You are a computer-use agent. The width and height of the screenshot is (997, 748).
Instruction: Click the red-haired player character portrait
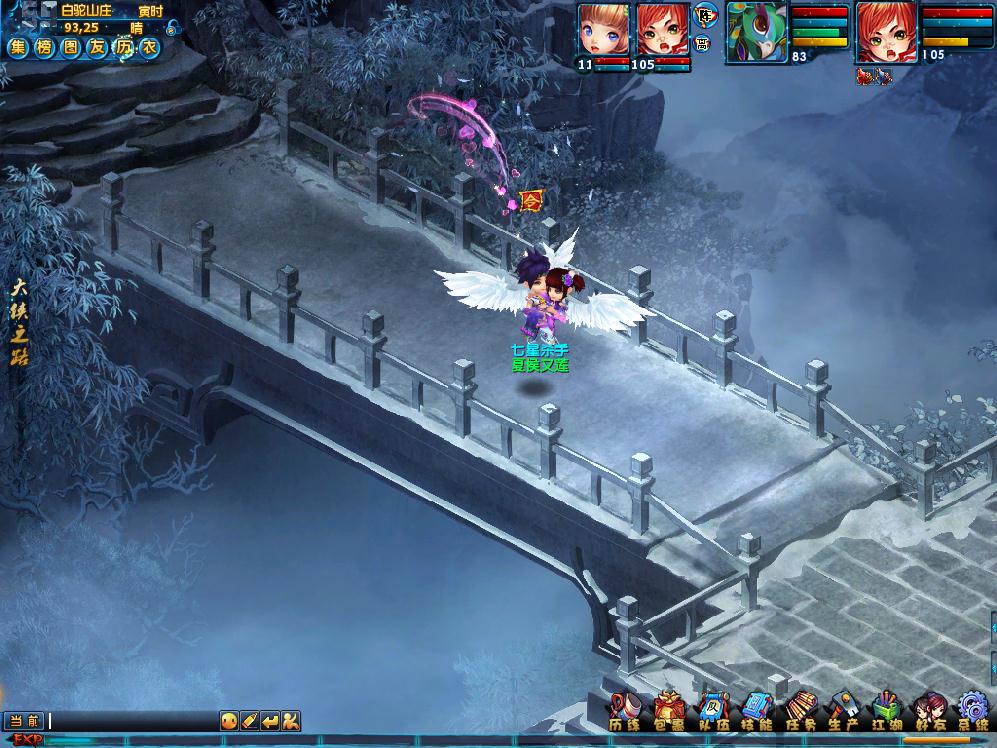tap(886, 32)
